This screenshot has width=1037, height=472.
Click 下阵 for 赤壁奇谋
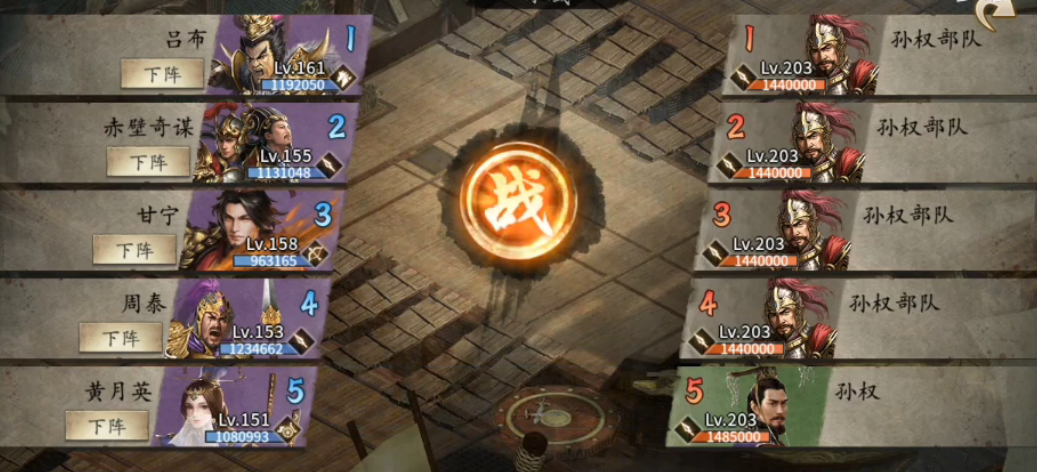148,162
